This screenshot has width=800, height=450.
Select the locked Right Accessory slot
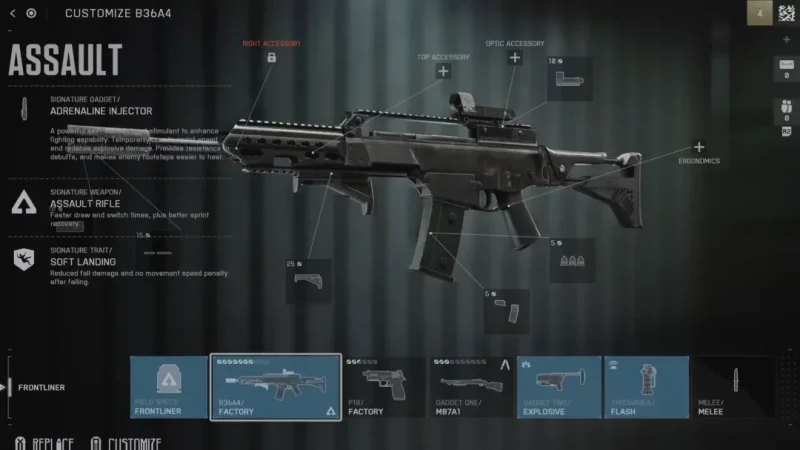coord(271,58)
